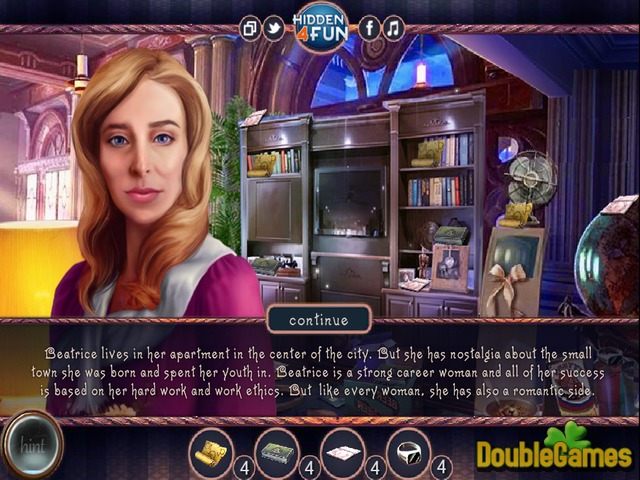Open the Facebook share icon
640x480 pixels.
click(369, 29)
